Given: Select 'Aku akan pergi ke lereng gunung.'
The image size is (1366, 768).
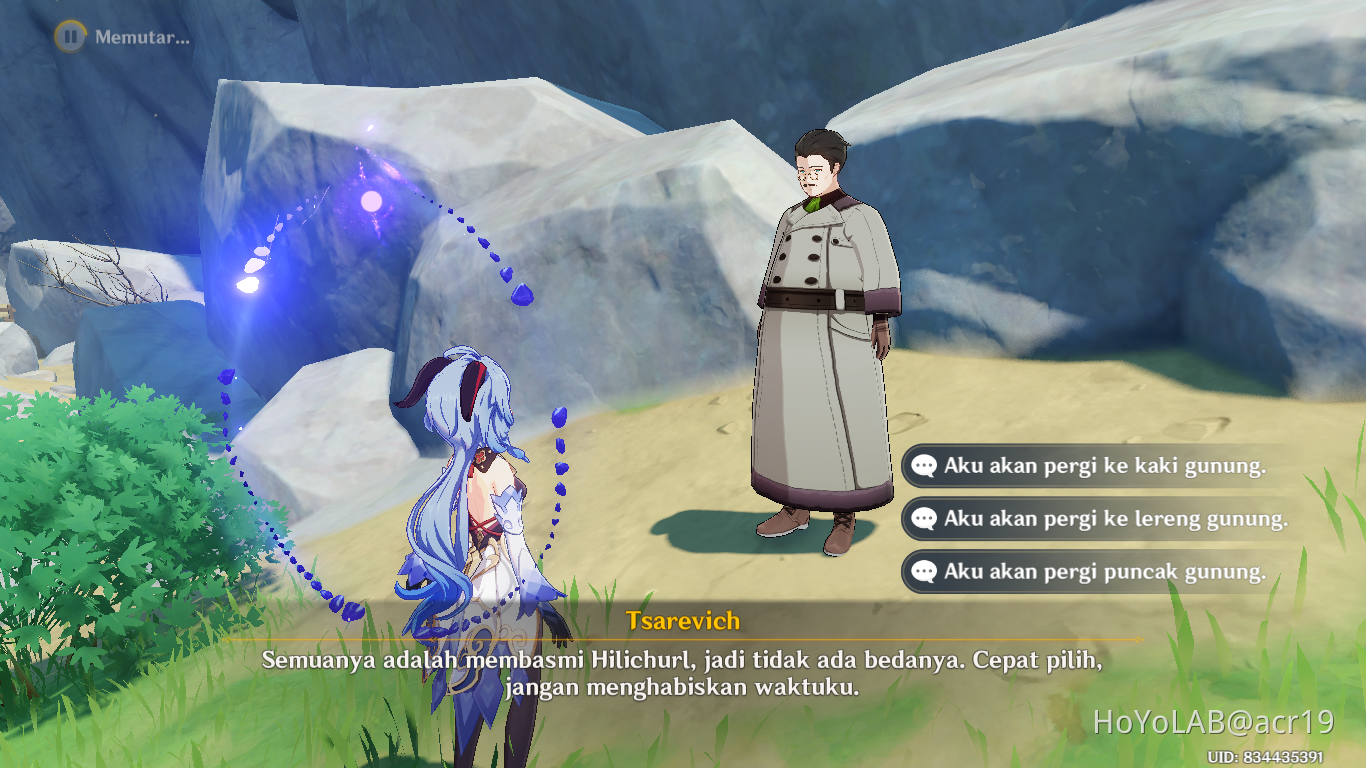Looking at the screenshot, I should click(1110, 519).
